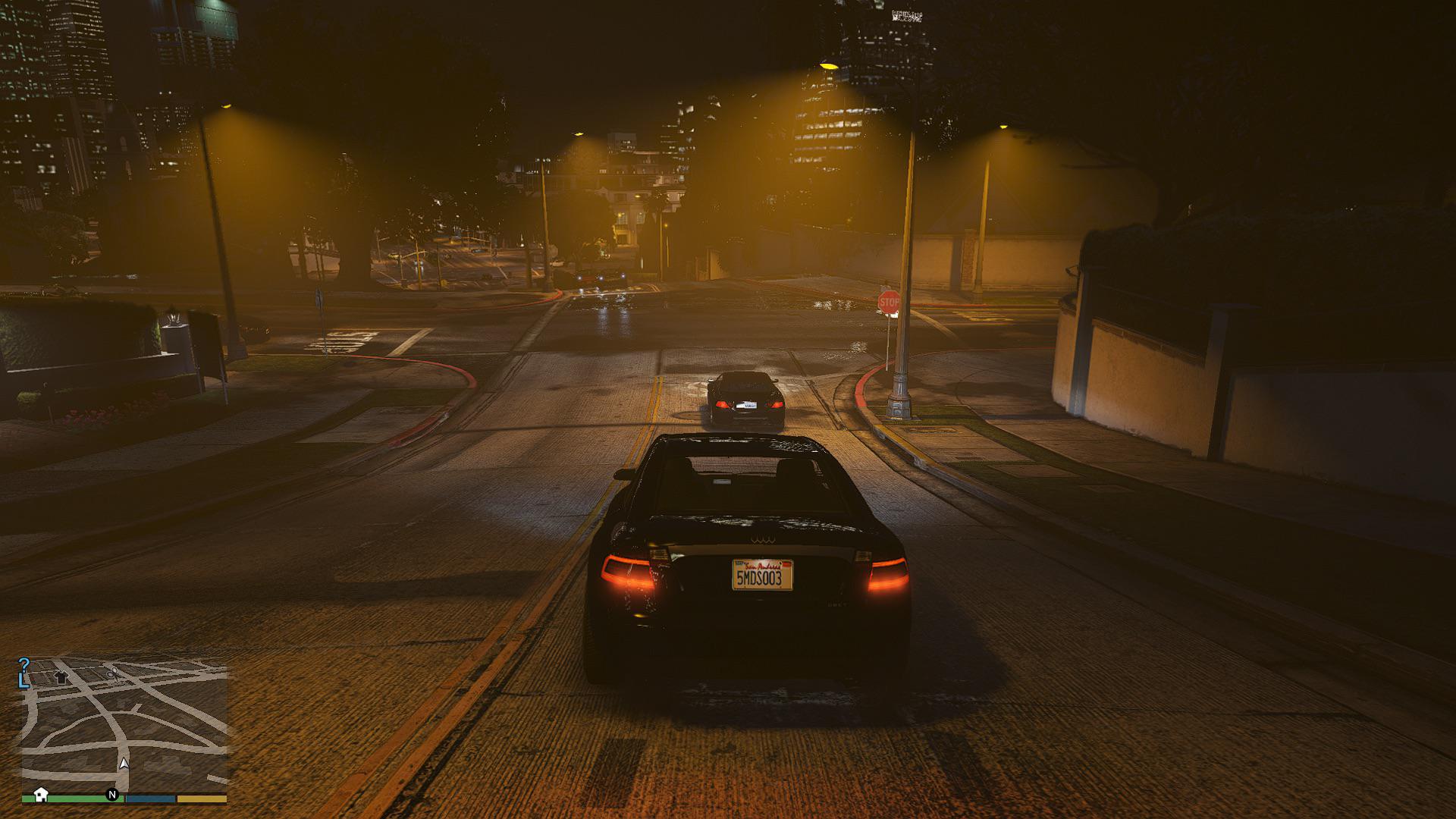Click the white home safehouse icon on minimap
The width and height of the screenshot is (1456, 819).
click(x=41, y=795)
